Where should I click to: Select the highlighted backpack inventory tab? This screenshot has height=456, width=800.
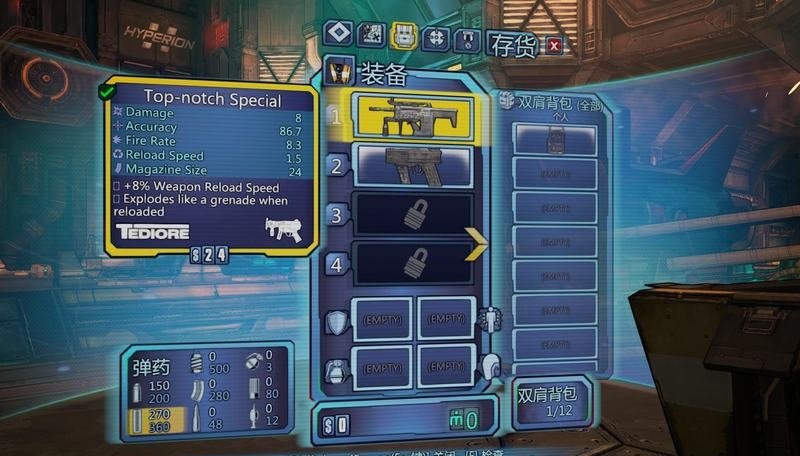point(403,36)
